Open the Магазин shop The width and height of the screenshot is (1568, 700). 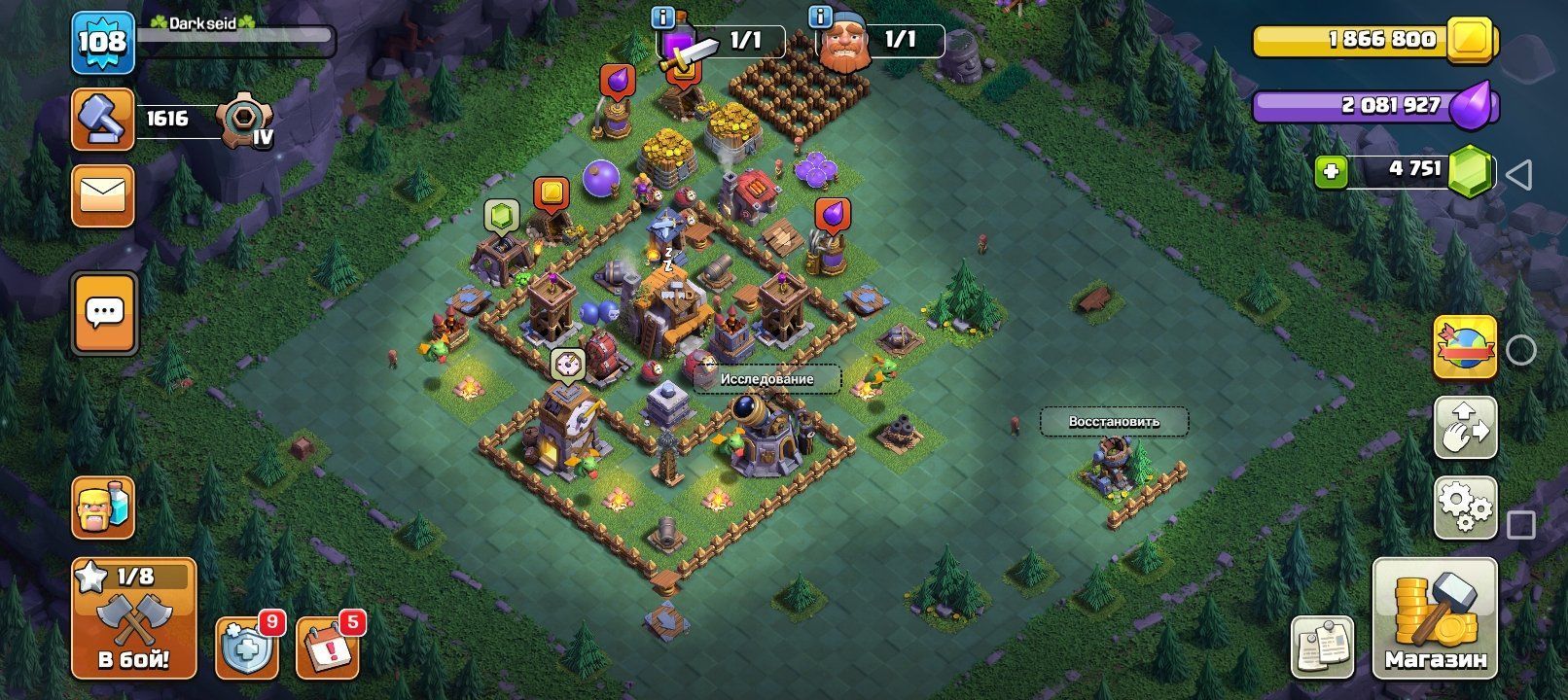pyautogui.click(x=1435, y=618)
